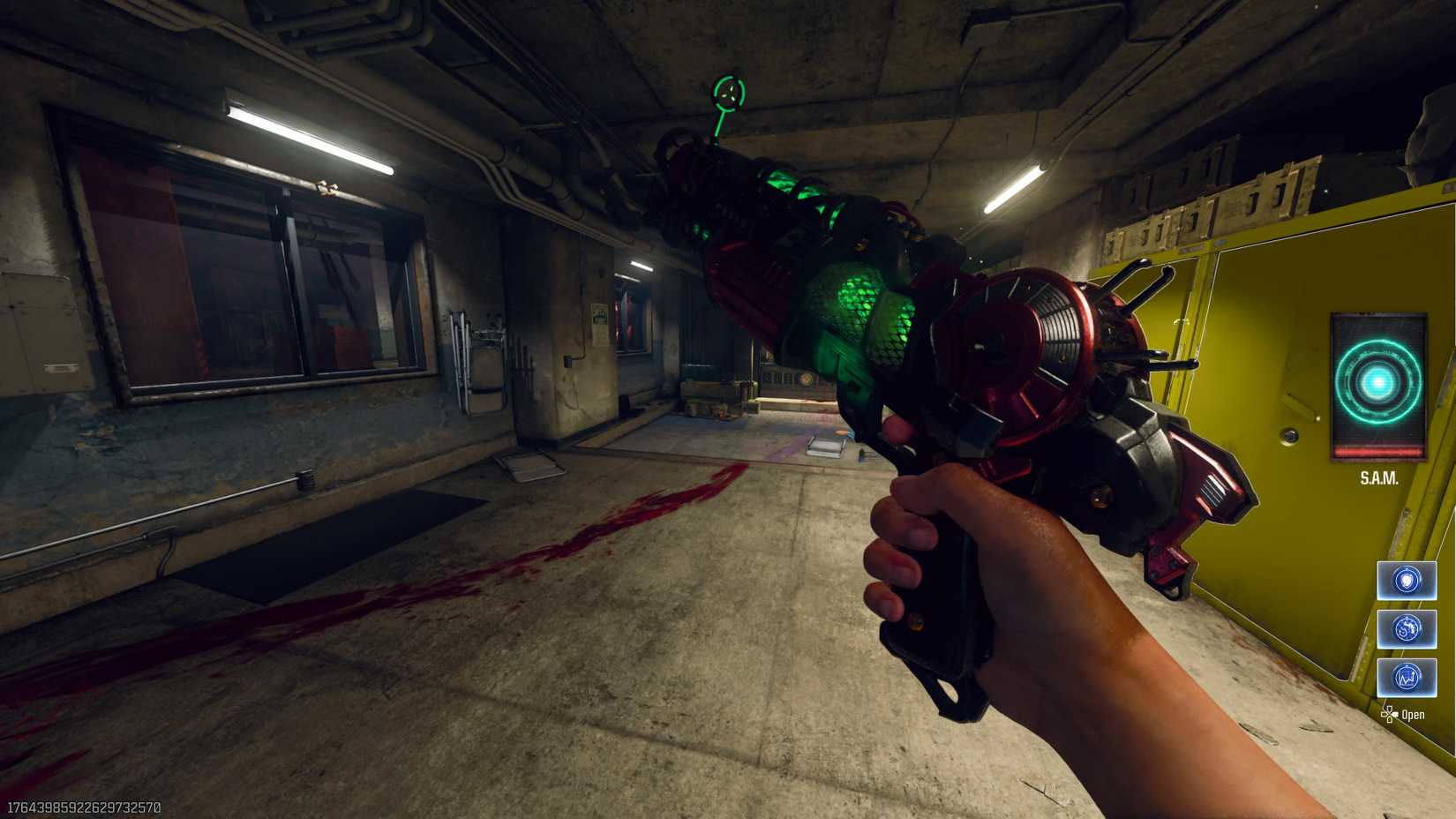Viewport: 1456px width, 819px height.
Task: Click the Open prompt text
Action: (x=1415, y=715)
